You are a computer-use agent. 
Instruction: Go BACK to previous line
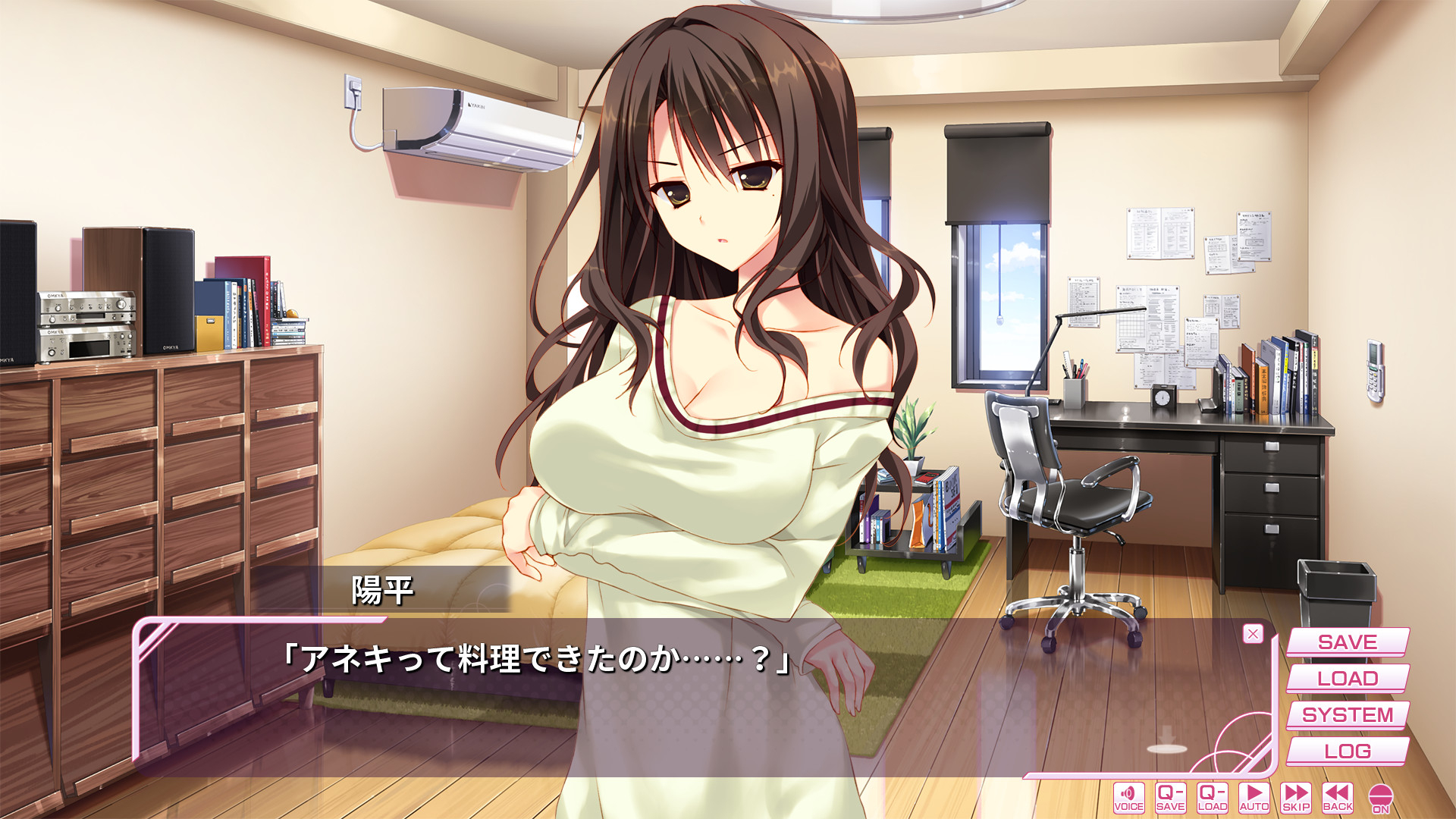click(1338, 798)
